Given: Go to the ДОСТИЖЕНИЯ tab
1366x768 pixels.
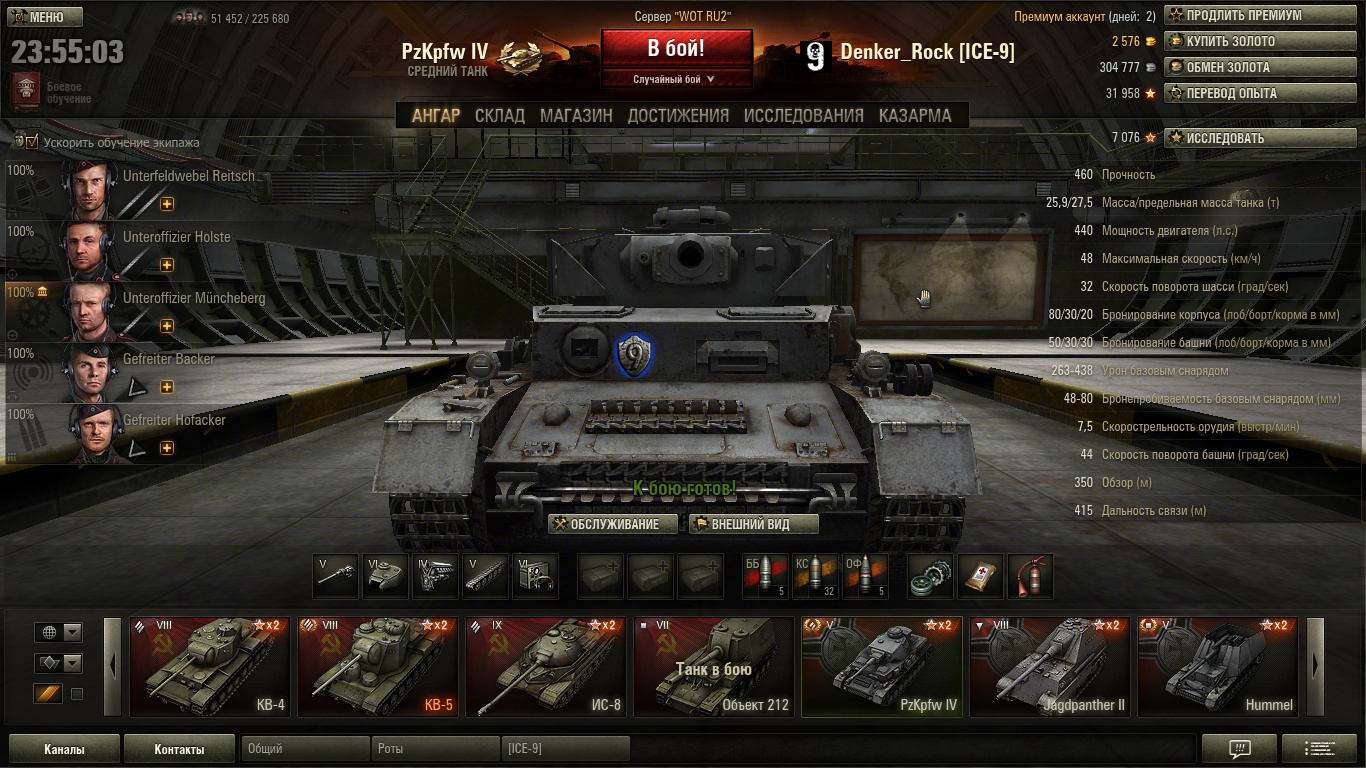Looking at the screenshot, I should (678, 115).
